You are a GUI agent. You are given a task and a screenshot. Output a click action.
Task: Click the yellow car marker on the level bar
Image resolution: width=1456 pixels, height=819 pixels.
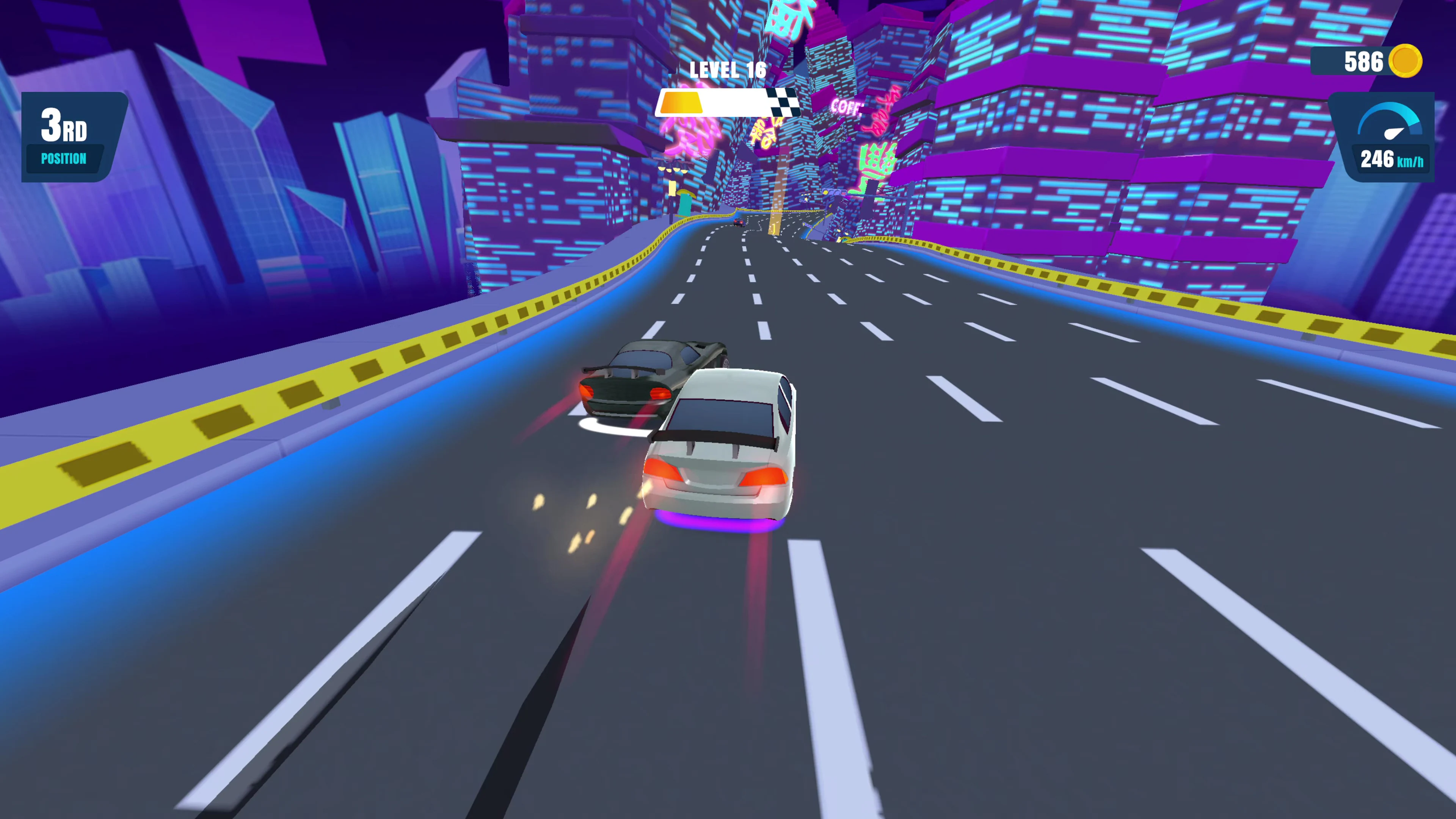(x=682, y=103)
